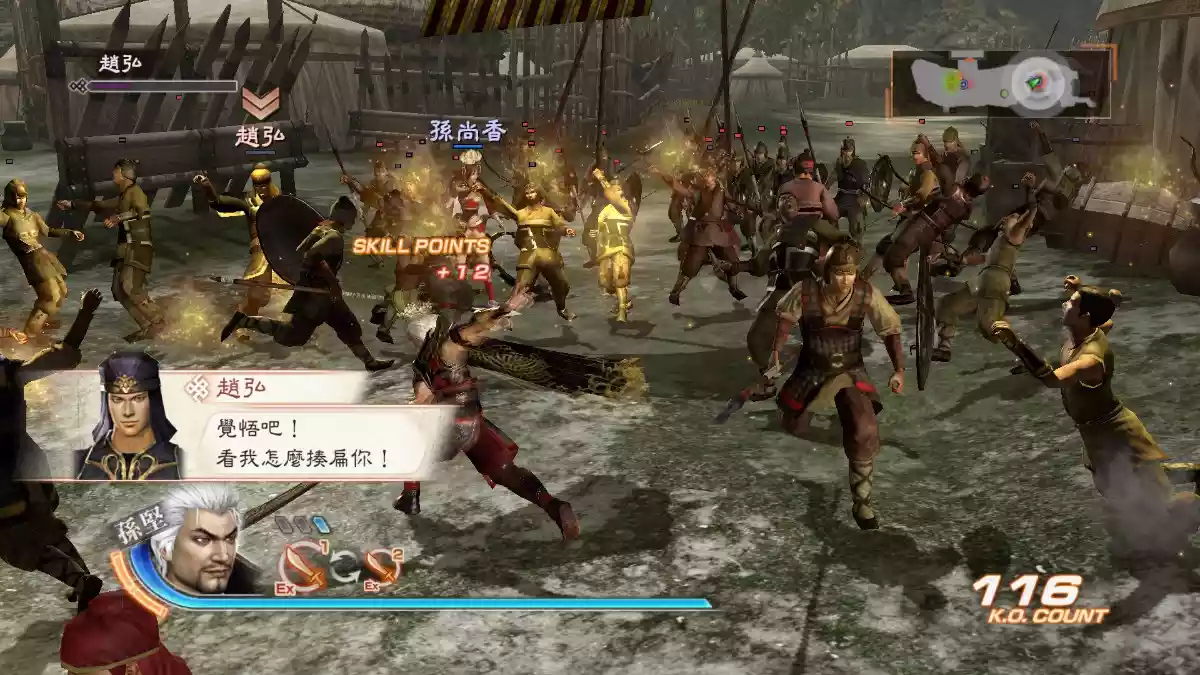
Task: Select the second EX weapon icon
Action: (x=383, y=567)
